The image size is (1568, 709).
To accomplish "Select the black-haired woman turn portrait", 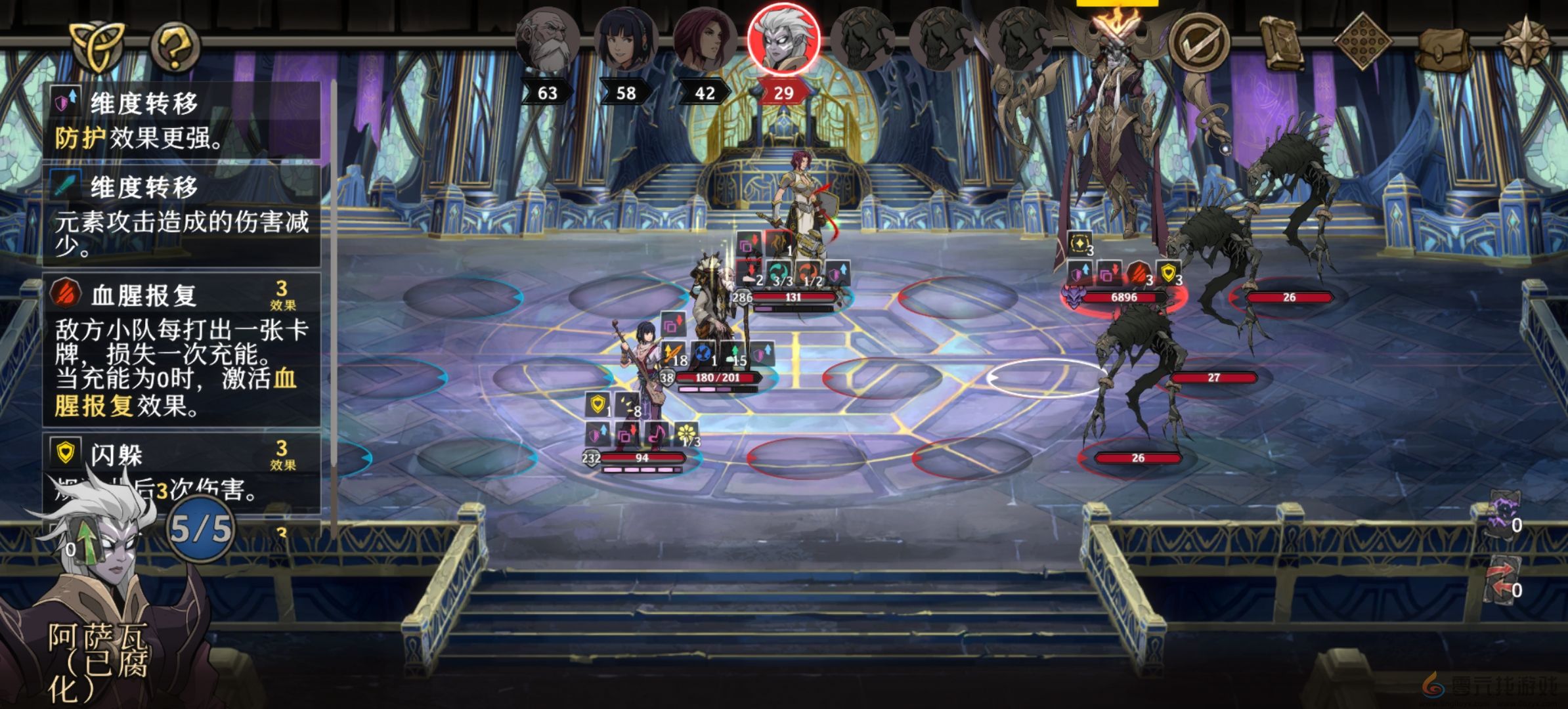I will [626, 41].
